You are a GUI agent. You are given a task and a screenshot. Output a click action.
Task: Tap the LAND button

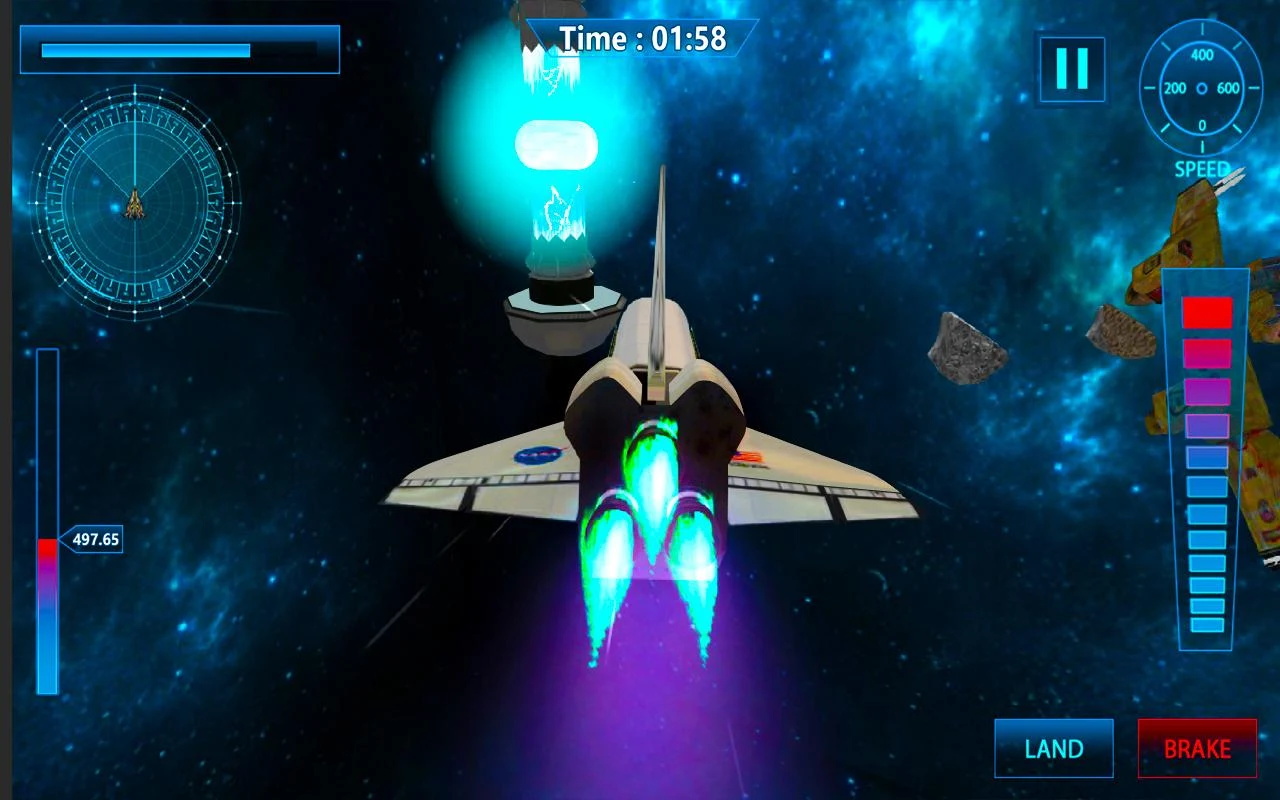1053,748
